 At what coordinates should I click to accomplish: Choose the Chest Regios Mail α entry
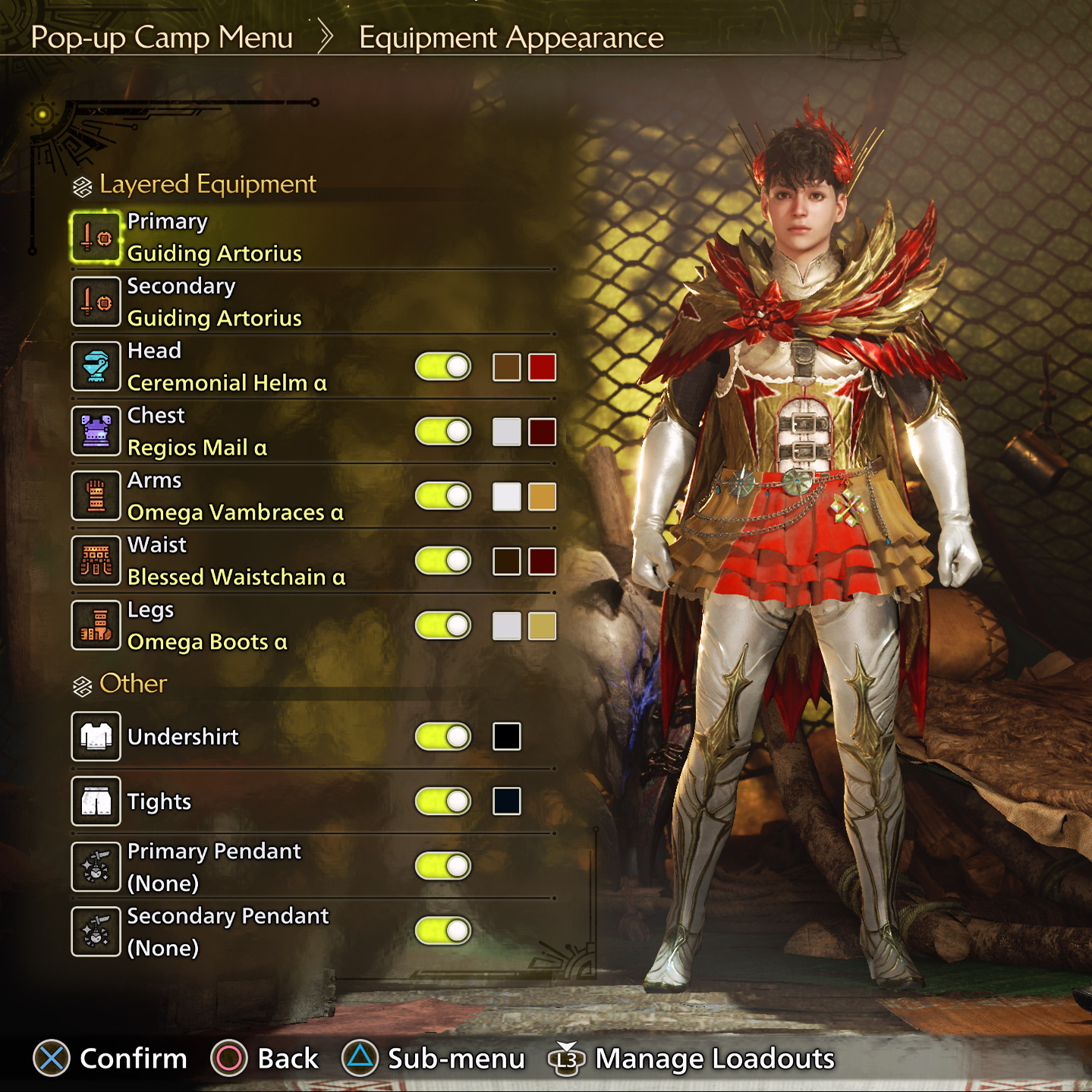(x=197, y=432)
